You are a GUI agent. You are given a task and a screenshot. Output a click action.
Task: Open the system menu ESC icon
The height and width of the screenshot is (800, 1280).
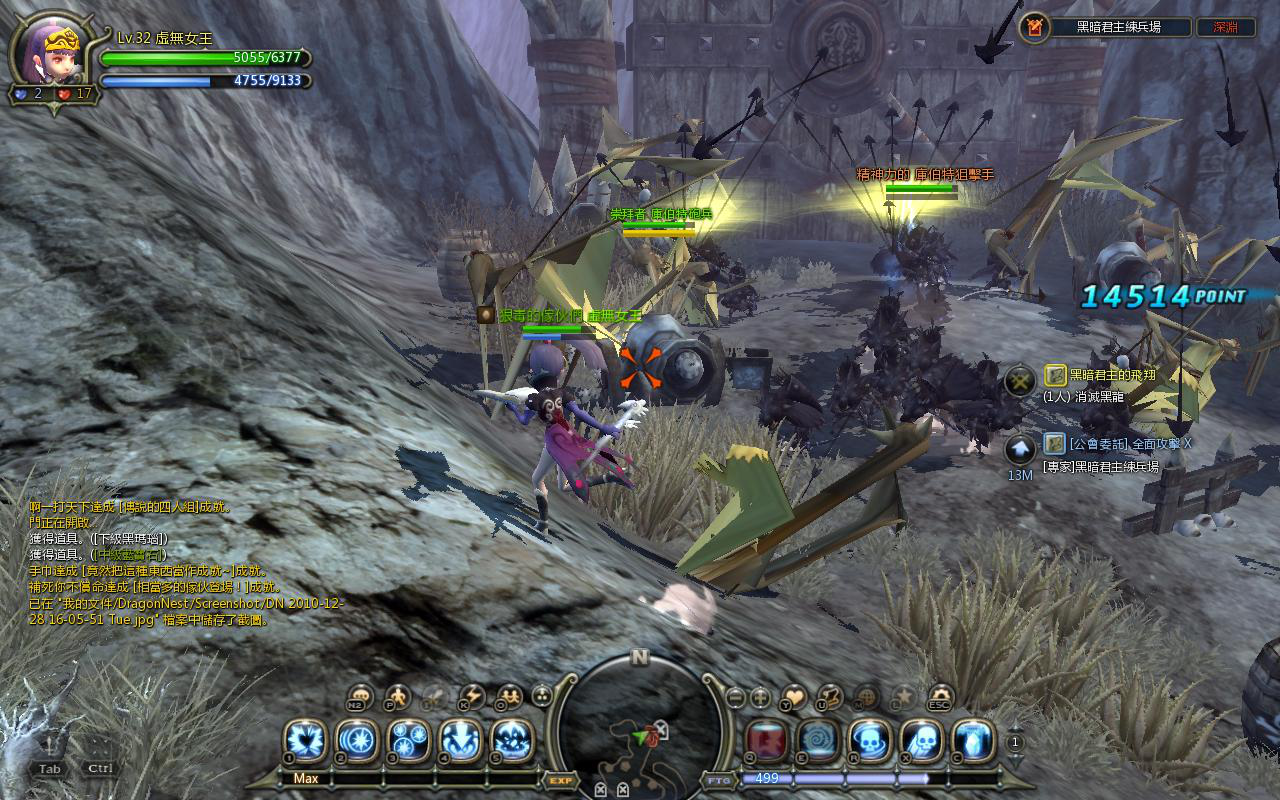[940, 695]
